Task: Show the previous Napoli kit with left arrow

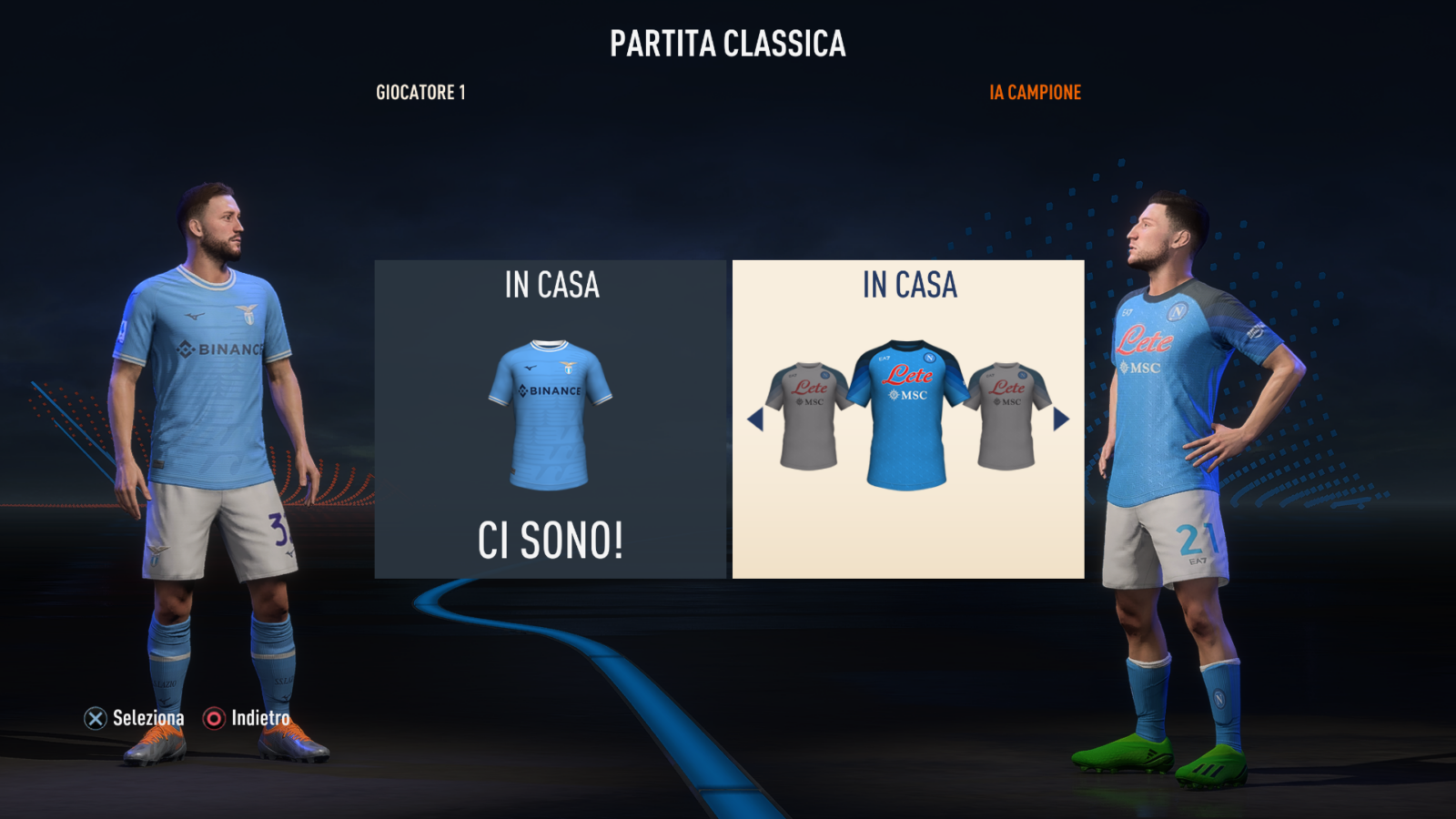Action: point(755,420)
